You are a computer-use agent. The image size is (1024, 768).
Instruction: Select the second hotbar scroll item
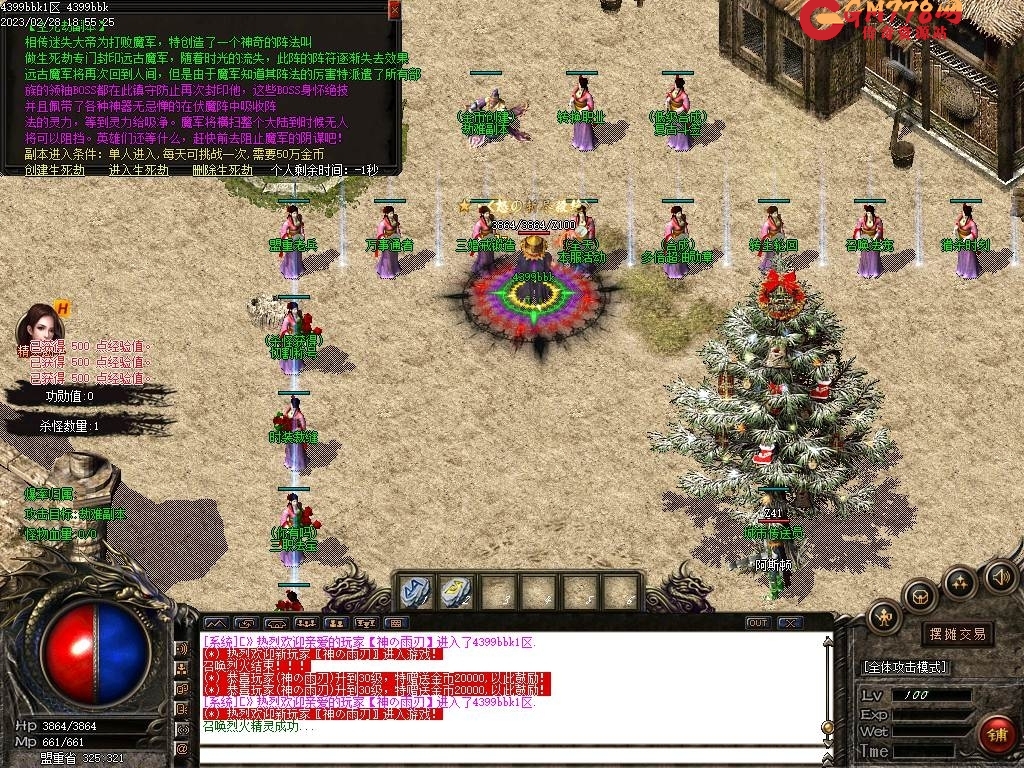(457, 591)
